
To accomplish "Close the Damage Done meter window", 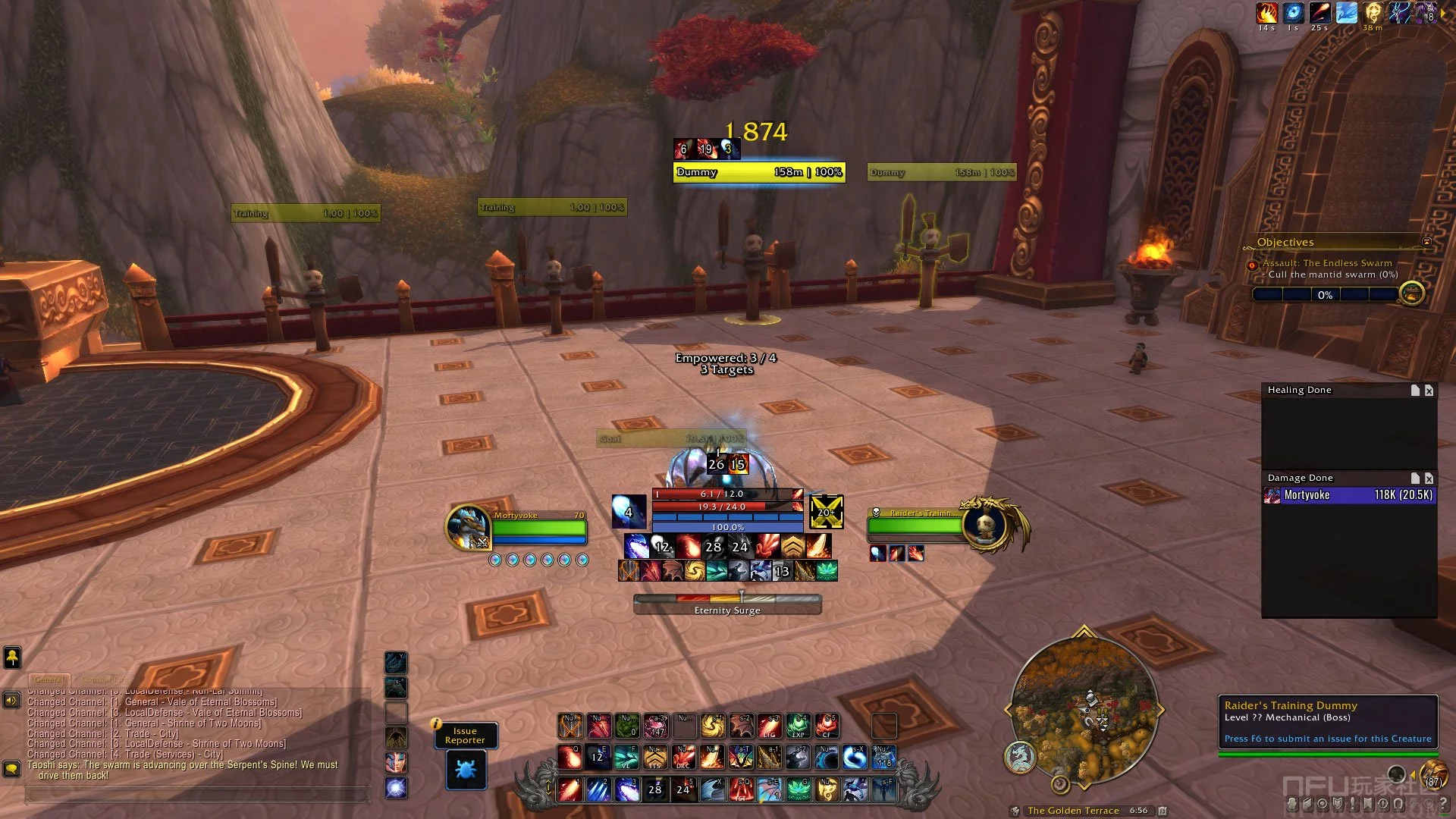I will click(x=1429, y=479).
